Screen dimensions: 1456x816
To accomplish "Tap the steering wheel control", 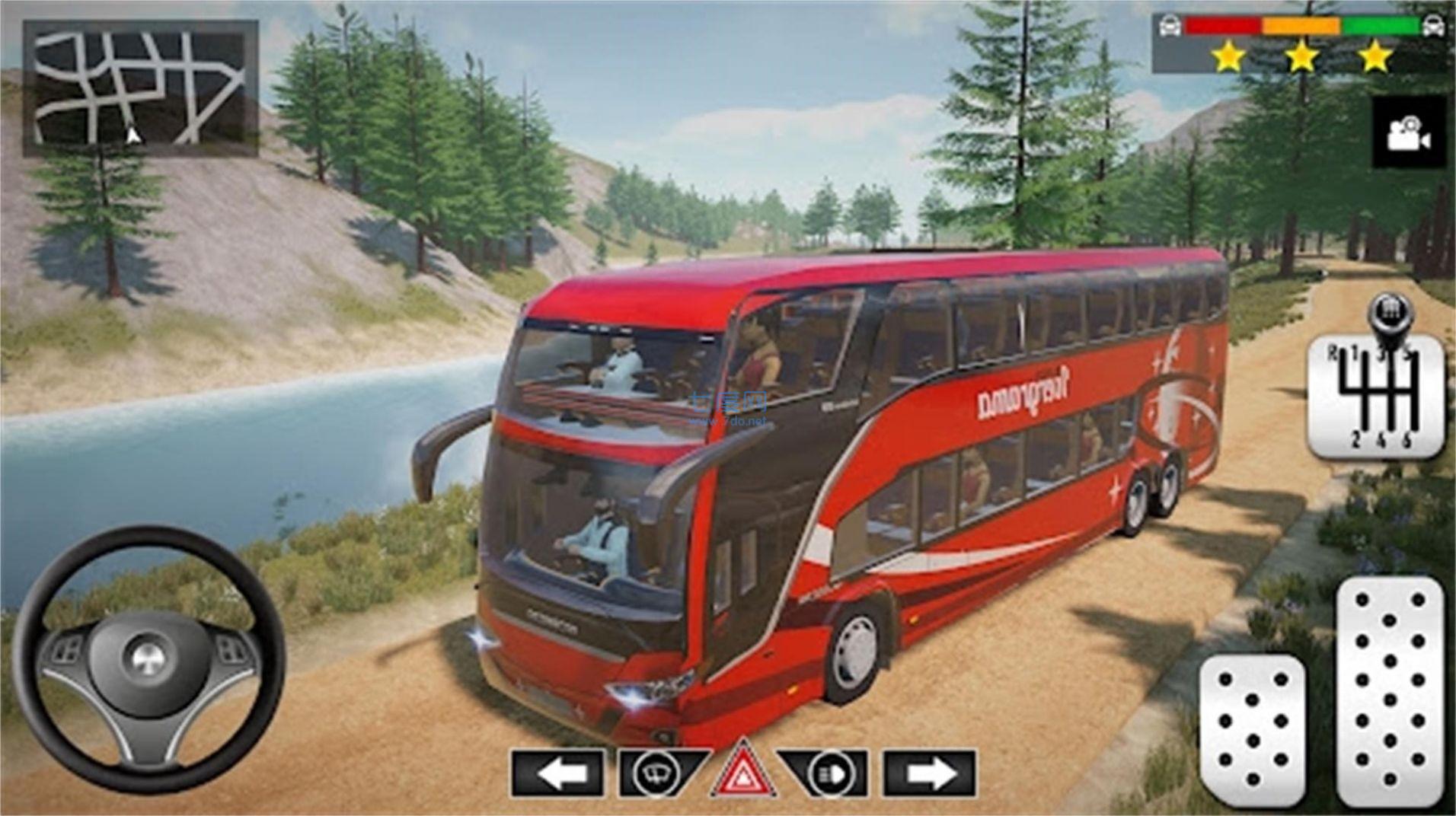I will coord(148,658).
